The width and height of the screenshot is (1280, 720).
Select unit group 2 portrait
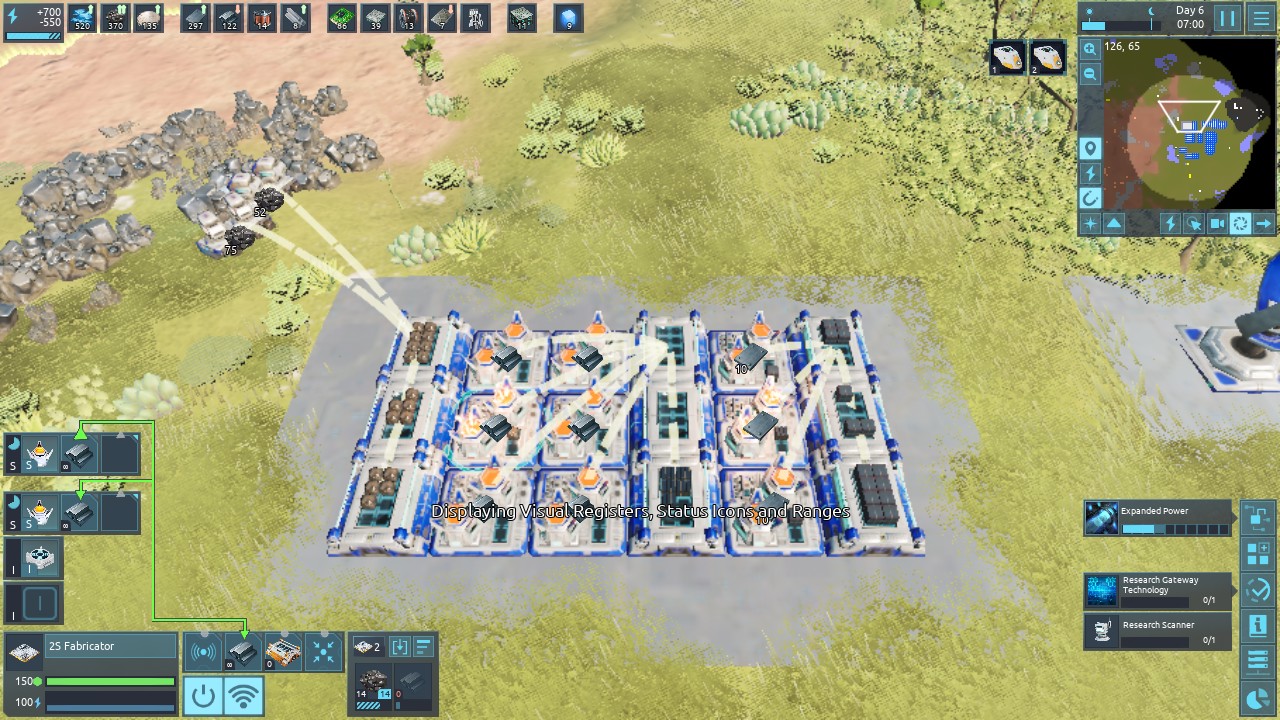point(1048,58)
